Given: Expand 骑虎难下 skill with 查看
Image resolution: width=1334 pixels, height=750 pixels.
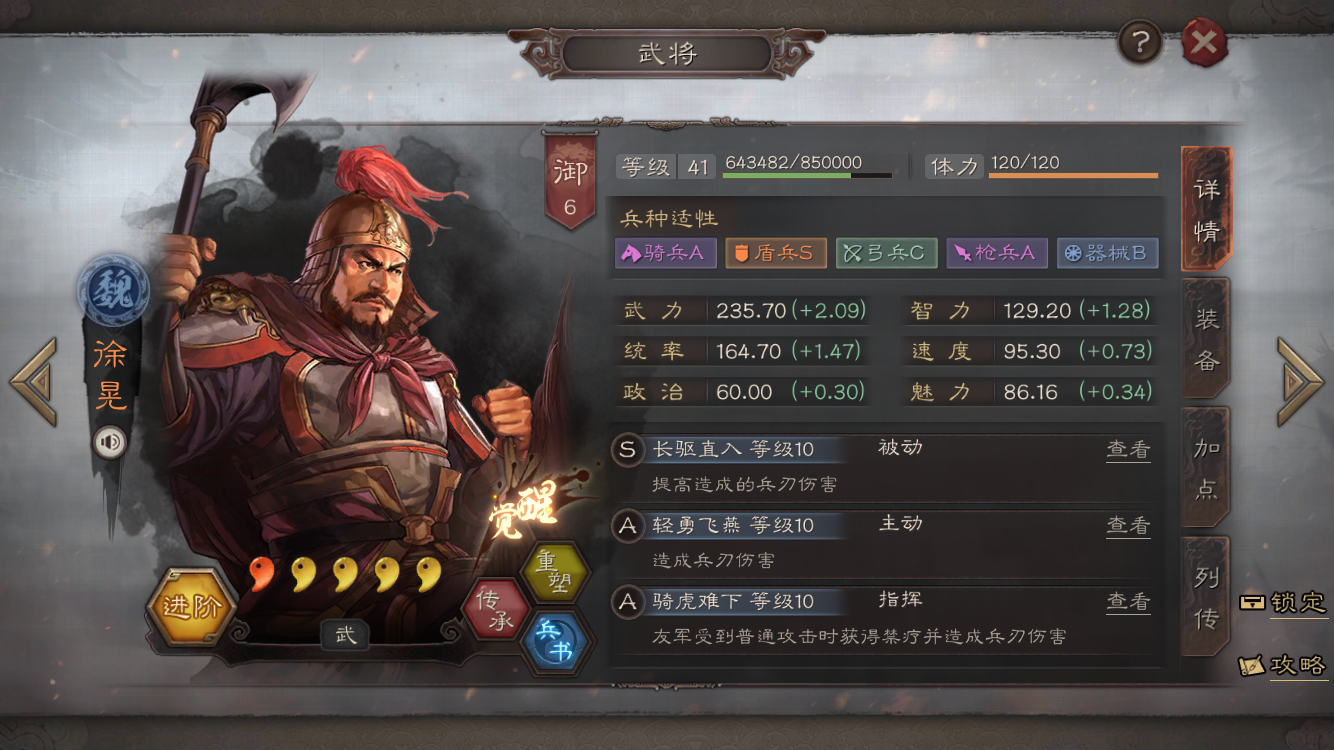Looking at the screenshot, I should coord(1128,601).
